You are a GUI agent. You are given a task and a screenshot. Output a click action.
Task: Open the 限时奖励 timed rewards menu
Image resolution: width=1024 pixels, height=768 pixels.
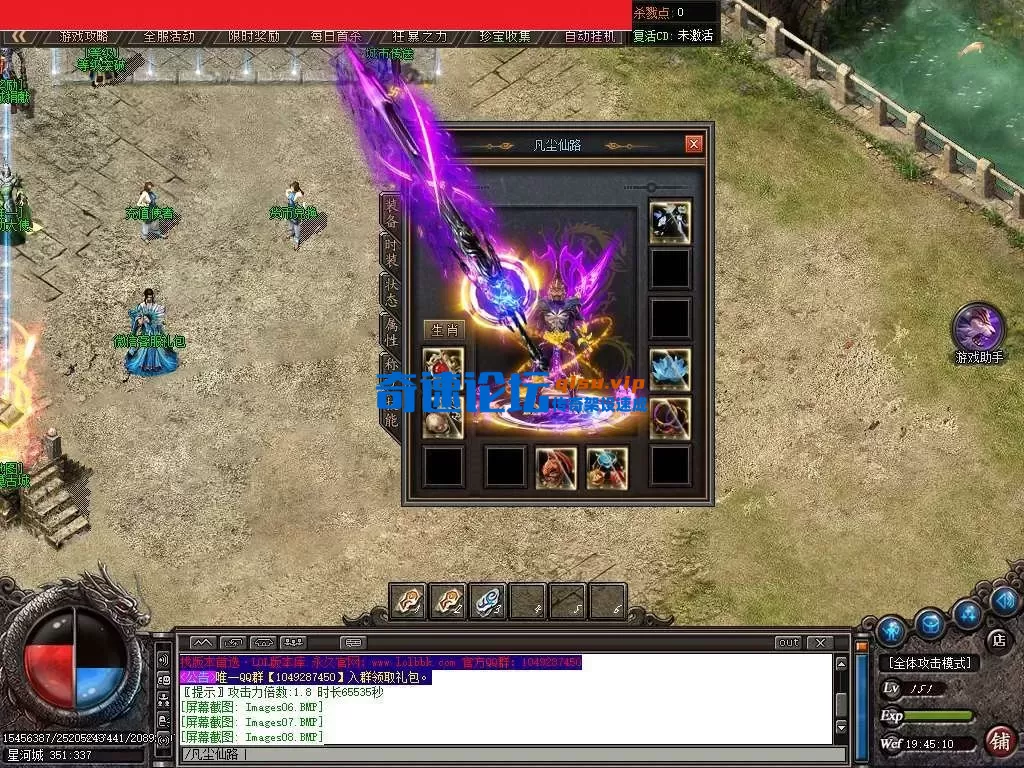[253, 36]
